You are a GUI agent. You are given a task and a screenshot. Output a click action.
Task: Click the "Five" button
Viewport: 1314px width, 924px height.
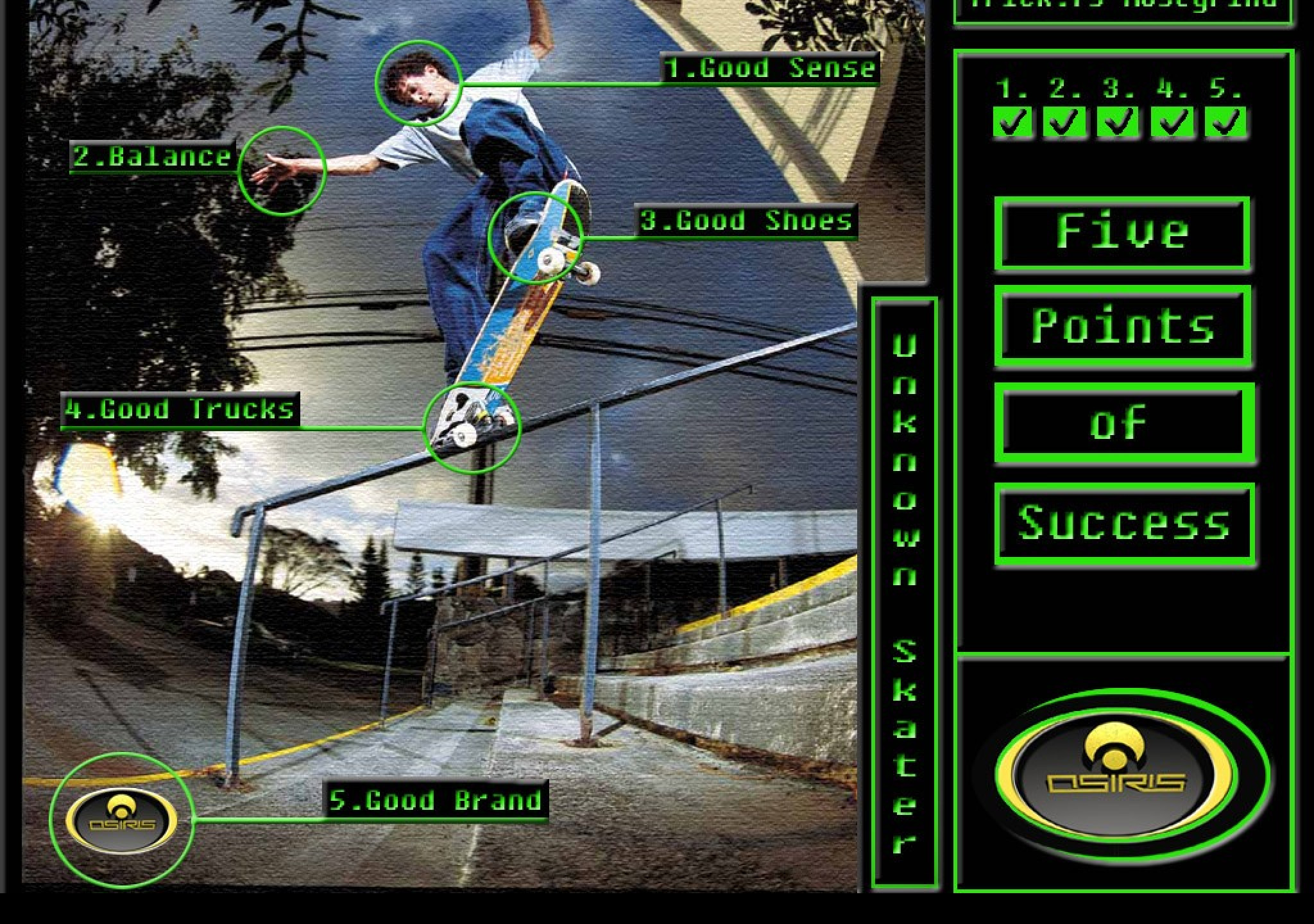tap(1122, 232)
